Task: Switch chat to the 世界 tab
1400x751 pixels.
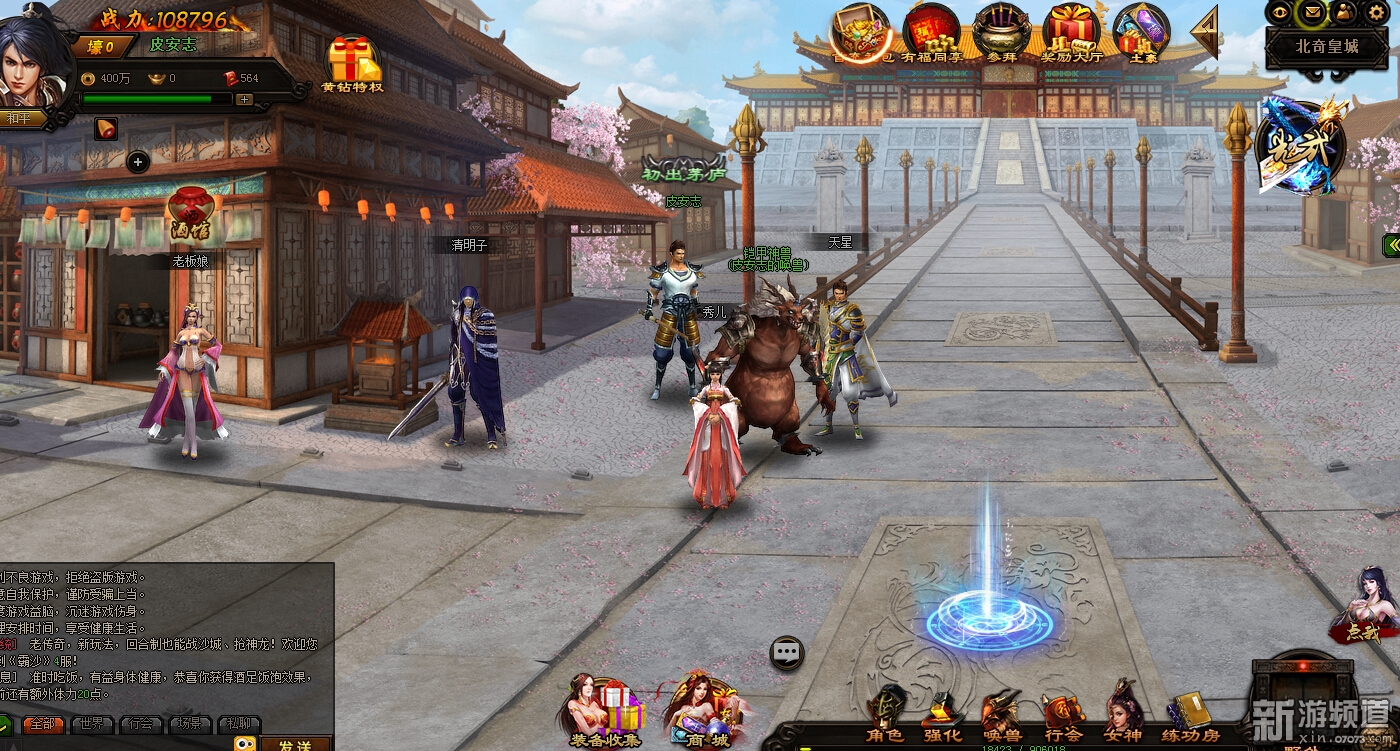Action: point(92,724)
